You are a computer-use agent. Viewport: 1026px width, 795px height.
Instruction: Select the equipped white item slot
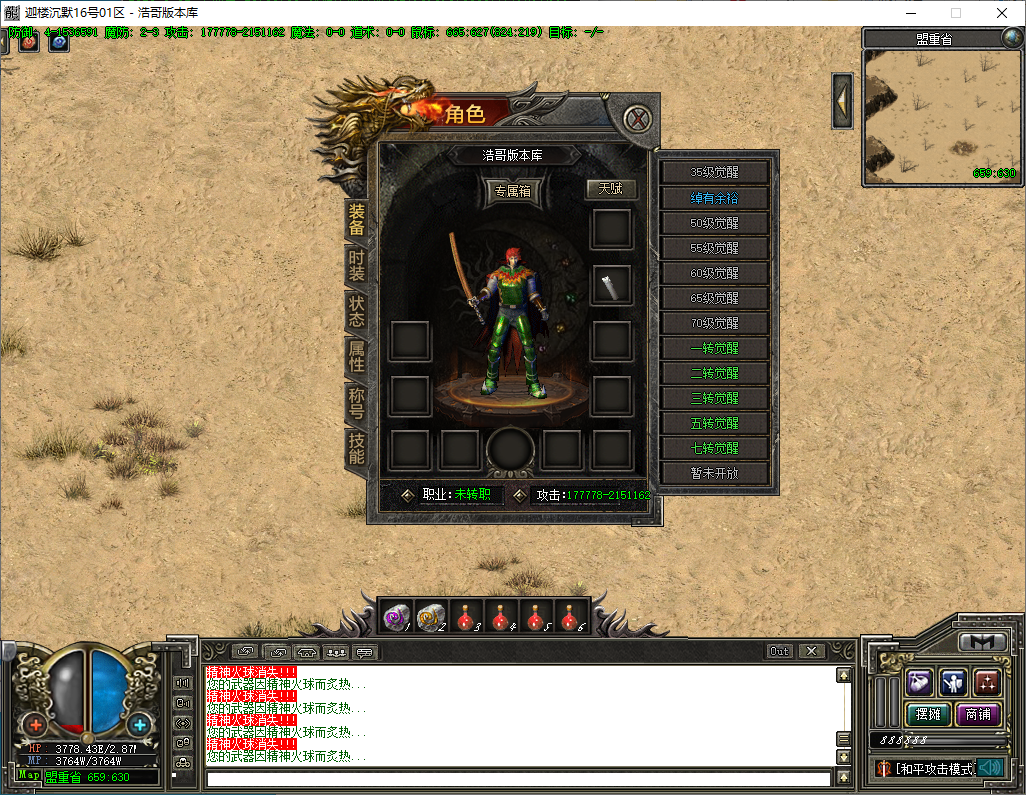[610, 285]
